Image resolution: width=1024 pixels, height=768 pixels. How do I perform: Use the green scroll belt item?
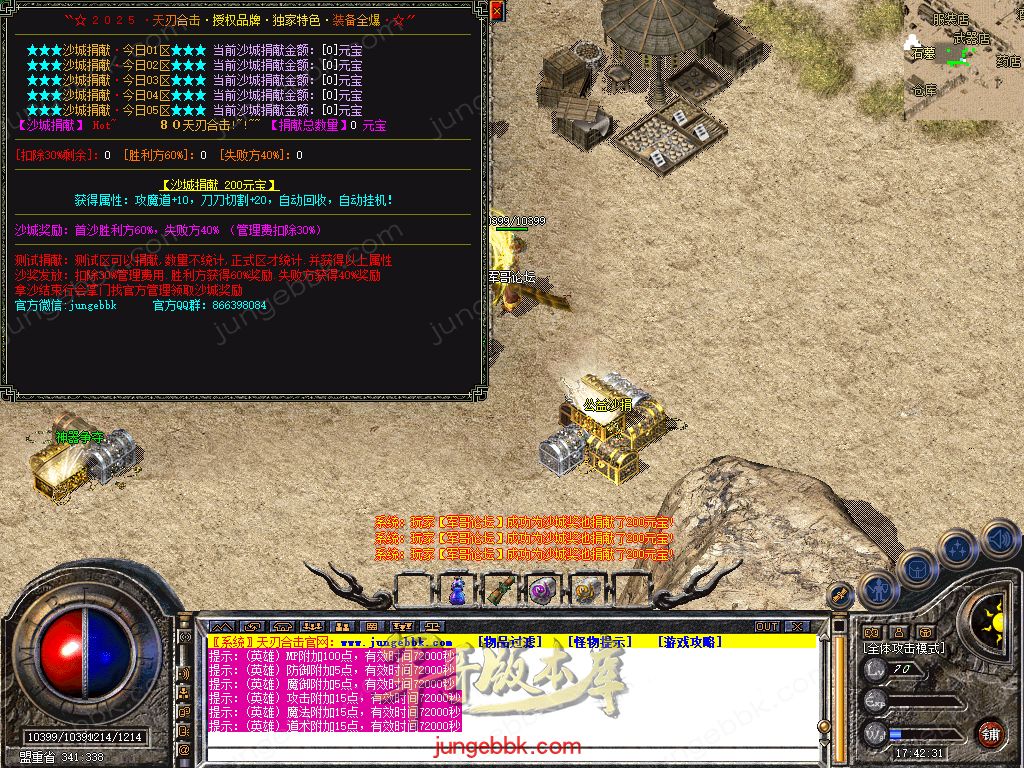[499, 590]
